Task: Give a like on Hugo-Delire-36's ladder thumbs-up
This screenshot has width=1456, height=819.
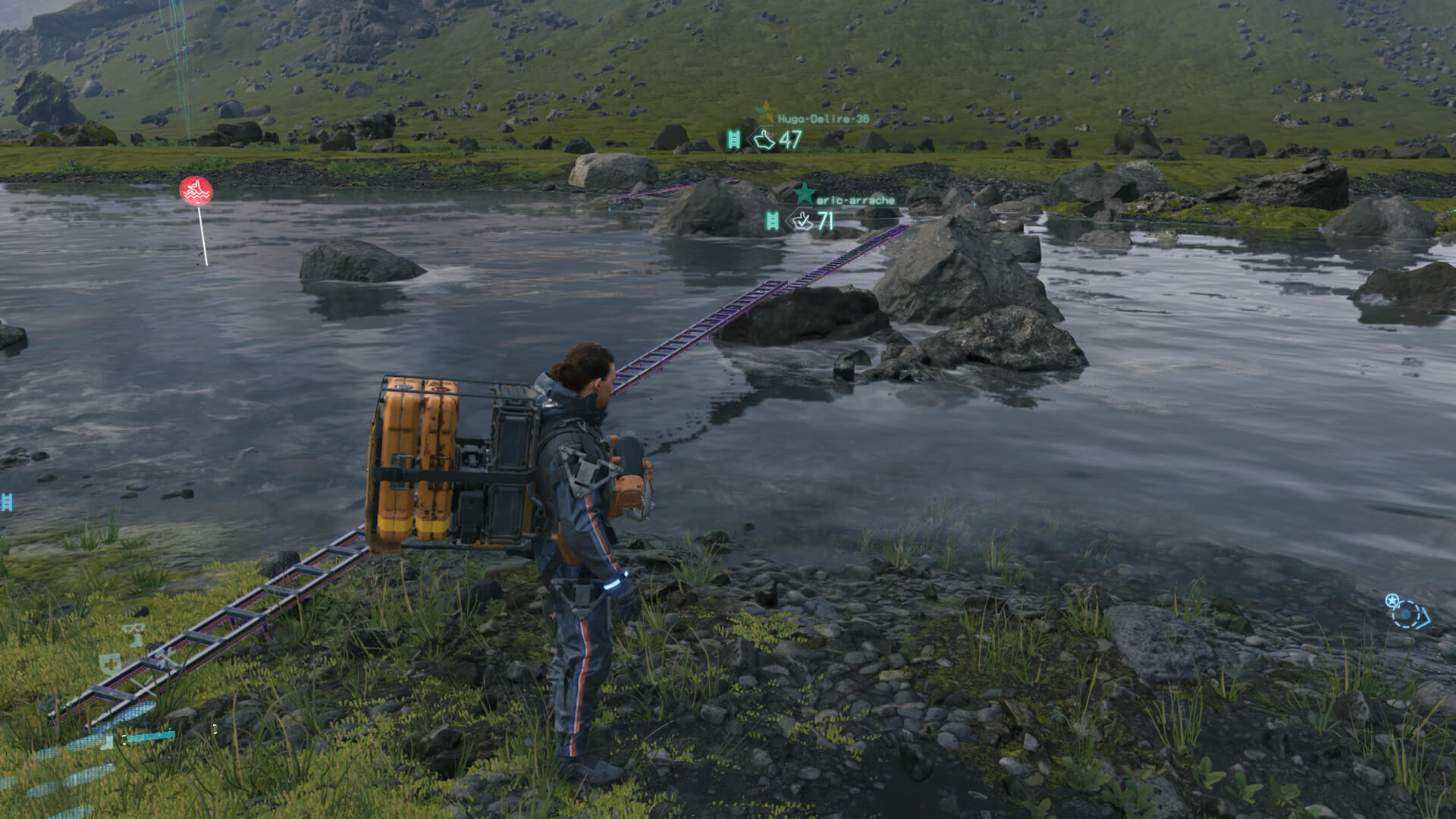Action: (x=763, y=140)
